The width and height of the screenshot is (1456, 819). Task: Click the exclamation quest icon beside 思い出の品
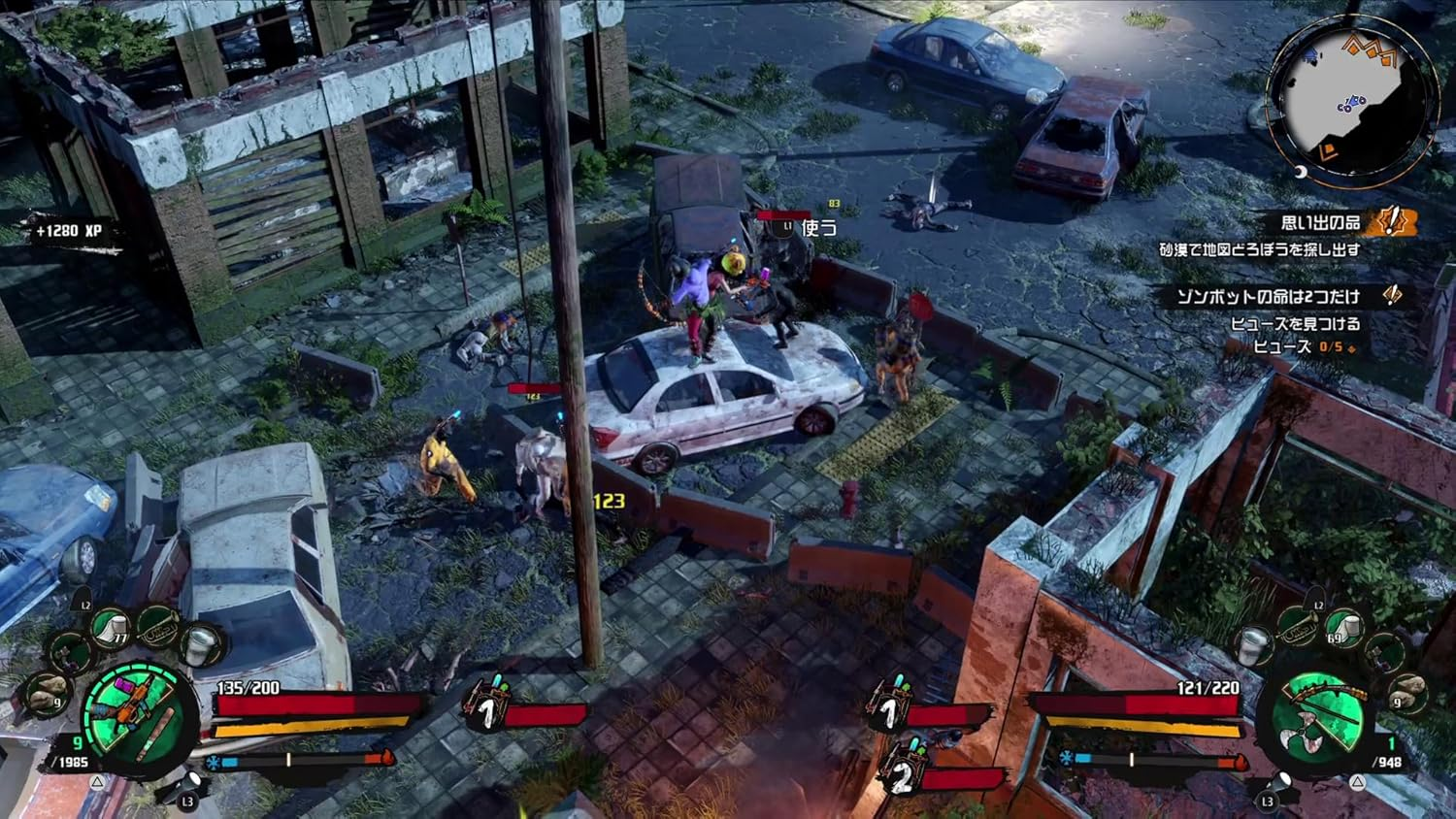click(1390, 223)
